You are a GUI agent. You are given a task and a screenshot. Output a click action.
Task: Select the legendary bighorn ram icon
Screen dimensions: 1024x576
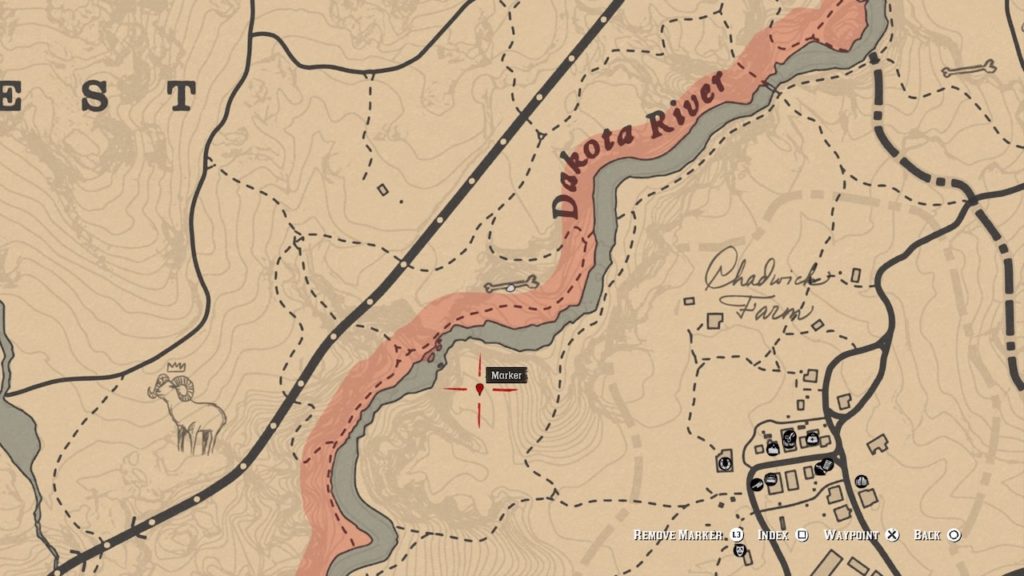pos(188,410)
